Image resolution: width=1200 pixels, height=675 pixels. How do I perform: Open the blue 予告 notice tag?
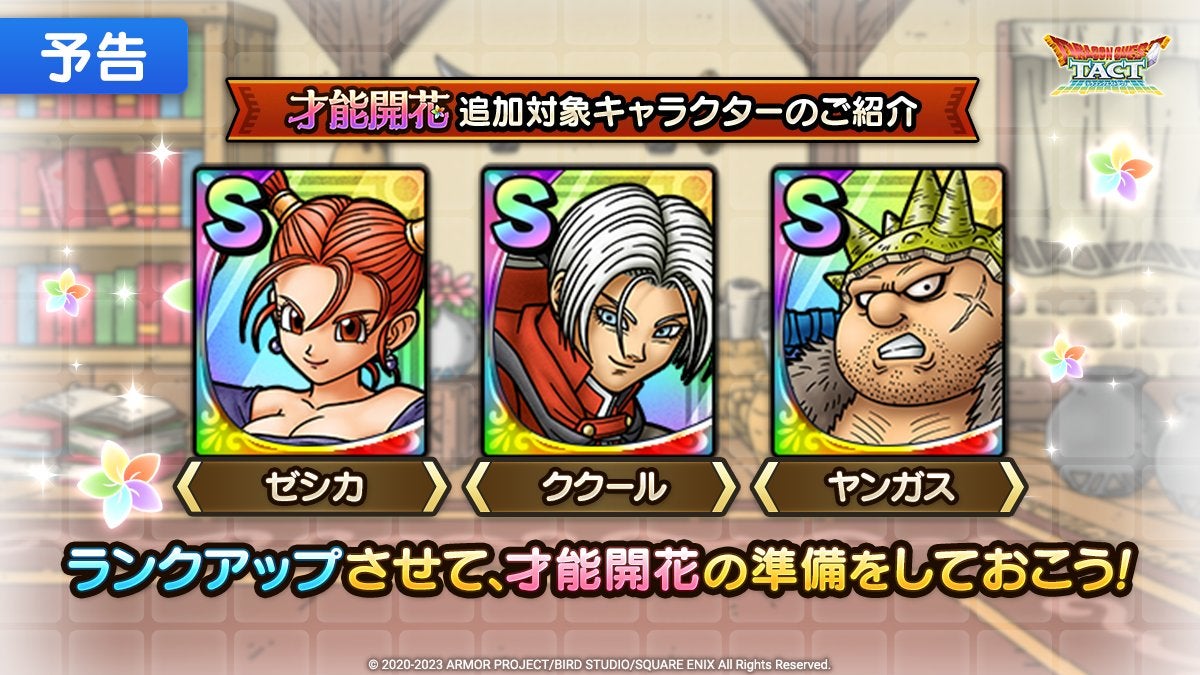(93, 58)
